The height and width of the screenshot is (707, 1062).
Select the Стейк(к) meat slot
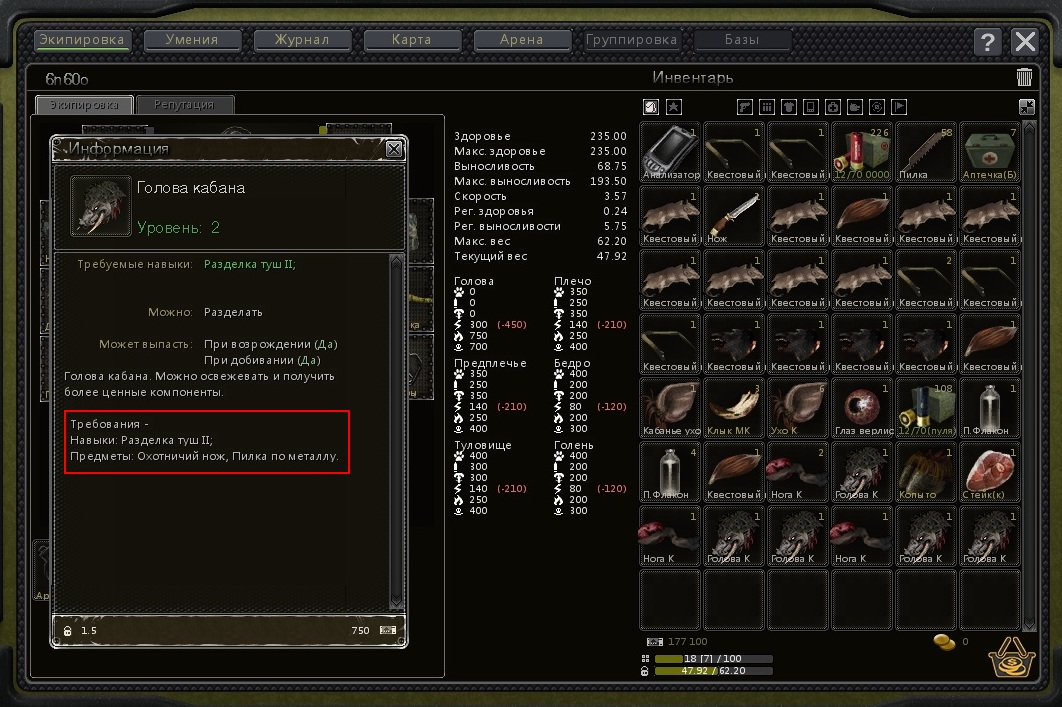[990, 472]
